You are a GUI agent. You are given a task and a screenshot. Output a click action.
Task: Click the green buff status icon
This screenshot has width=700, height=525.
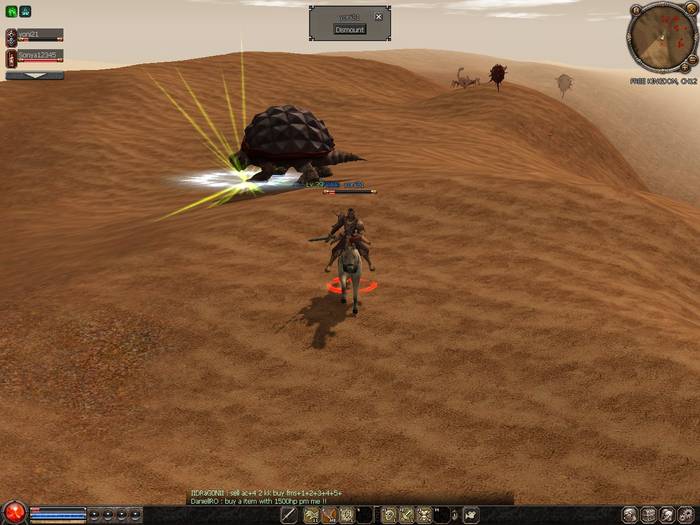point(11,12)
